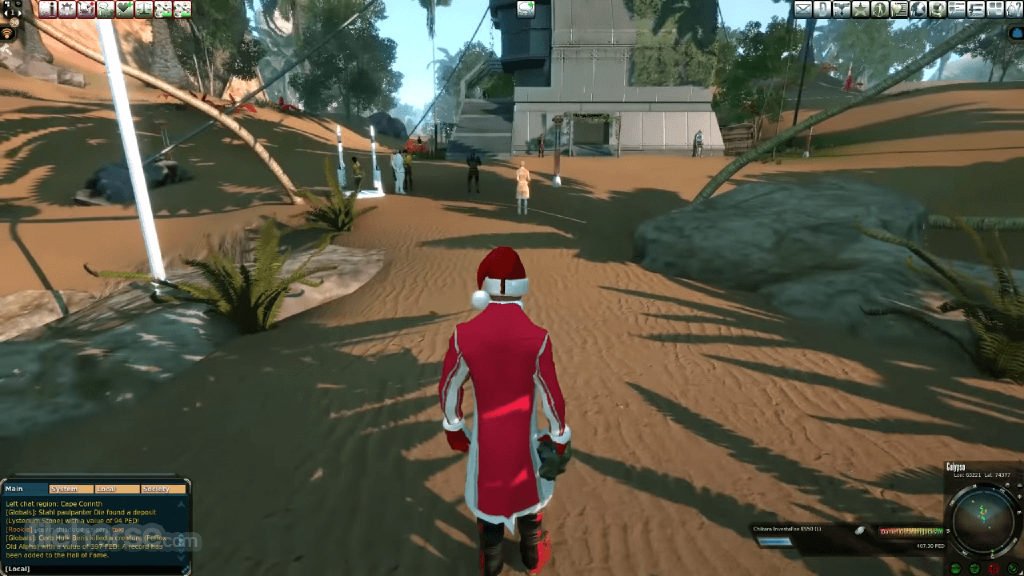Open the character figure icon
This screenshot has width=1024, height=576.
pyautogui.click(x=880, y=9)
